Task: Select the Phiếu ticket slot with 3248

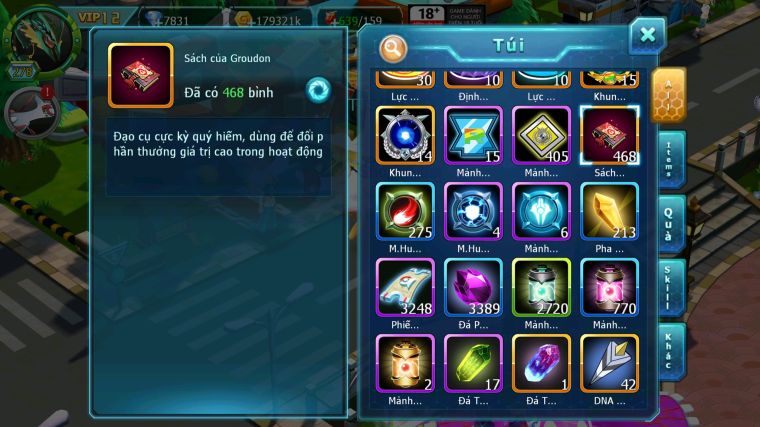Action: (x=405, y=286)
